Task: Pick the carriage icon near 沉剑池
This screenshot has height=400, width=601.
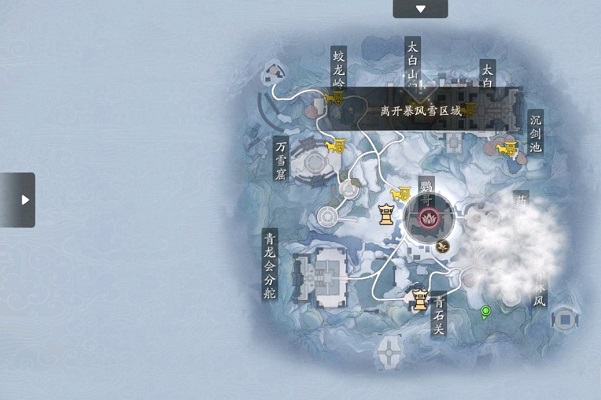Action: point(508,148)
